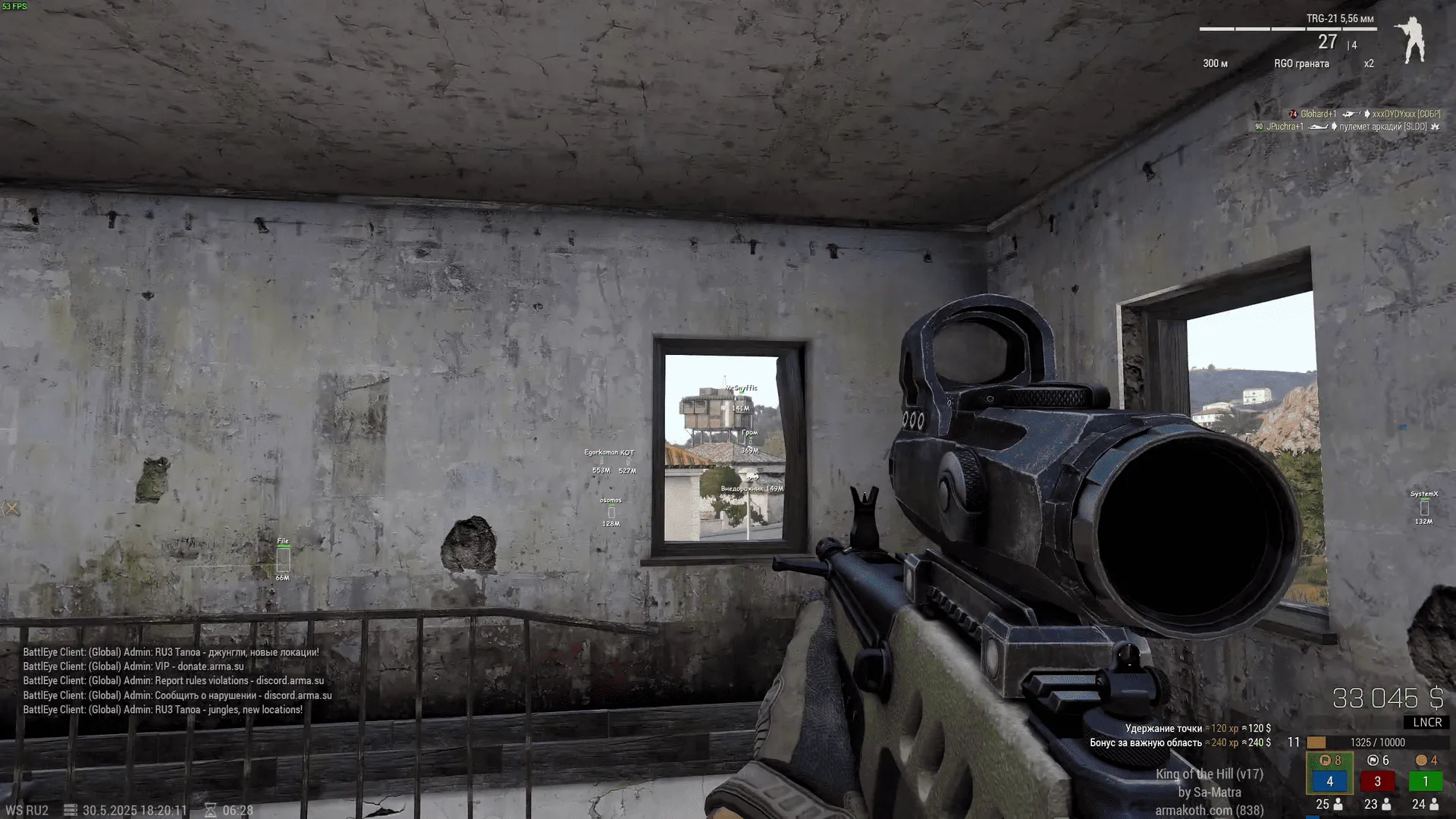This screenshot has height=819, width=1456.
Task: Expand the RGO граната grenade selector
Action: (x=1301, y=64)
